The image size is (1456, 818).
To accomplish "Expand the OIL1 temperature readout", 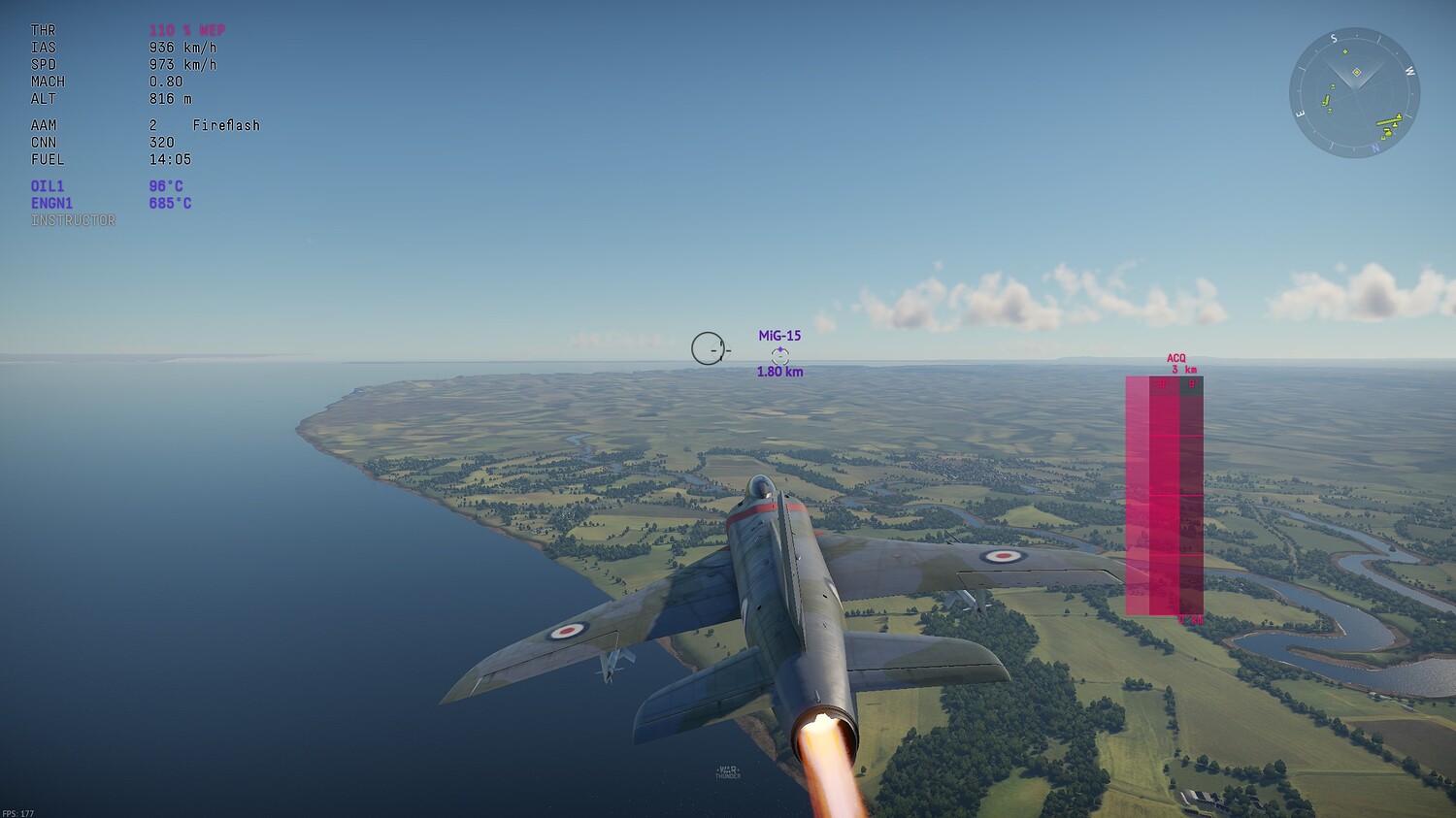I will 107,185.
